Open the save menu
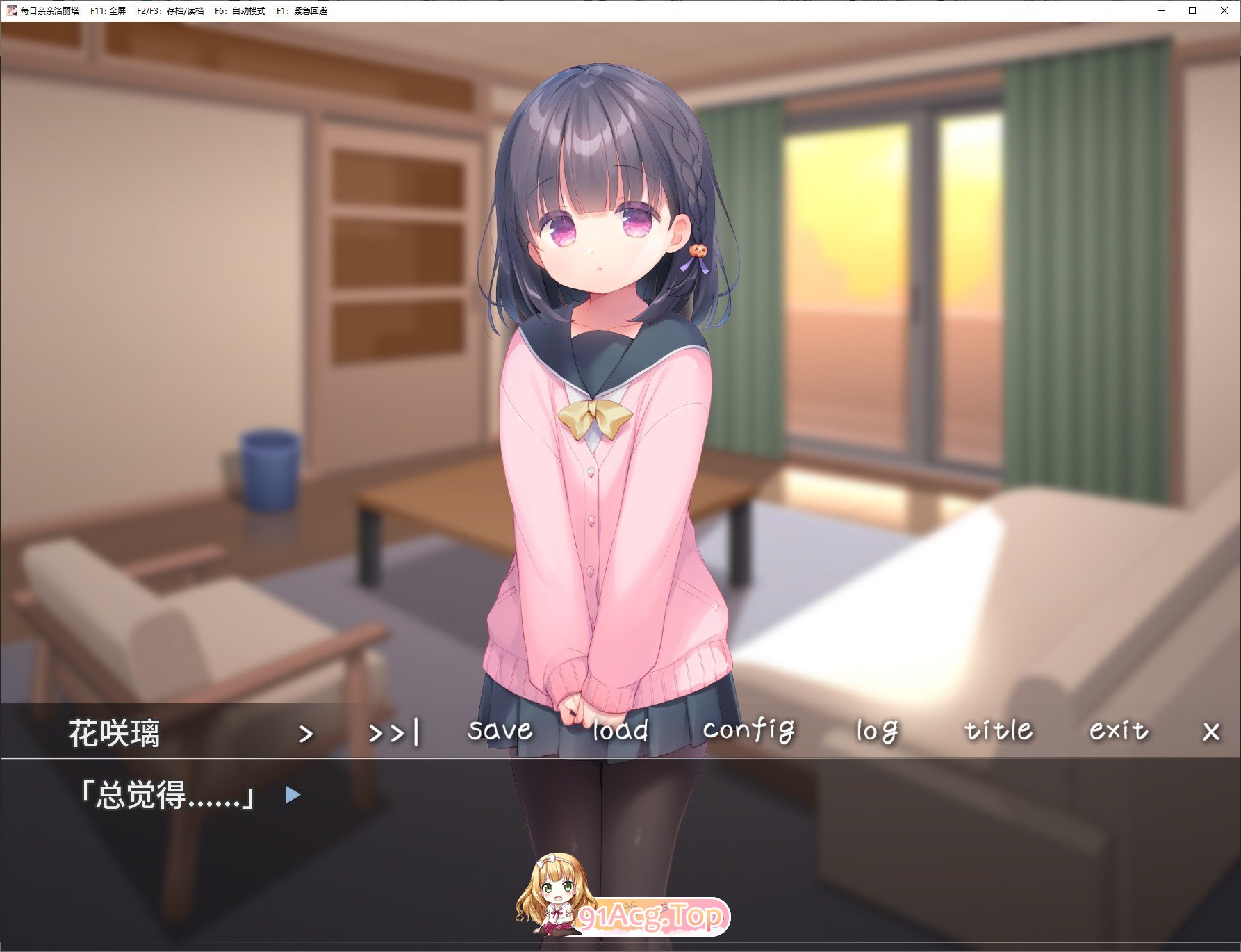 click(x=500, y=730)
